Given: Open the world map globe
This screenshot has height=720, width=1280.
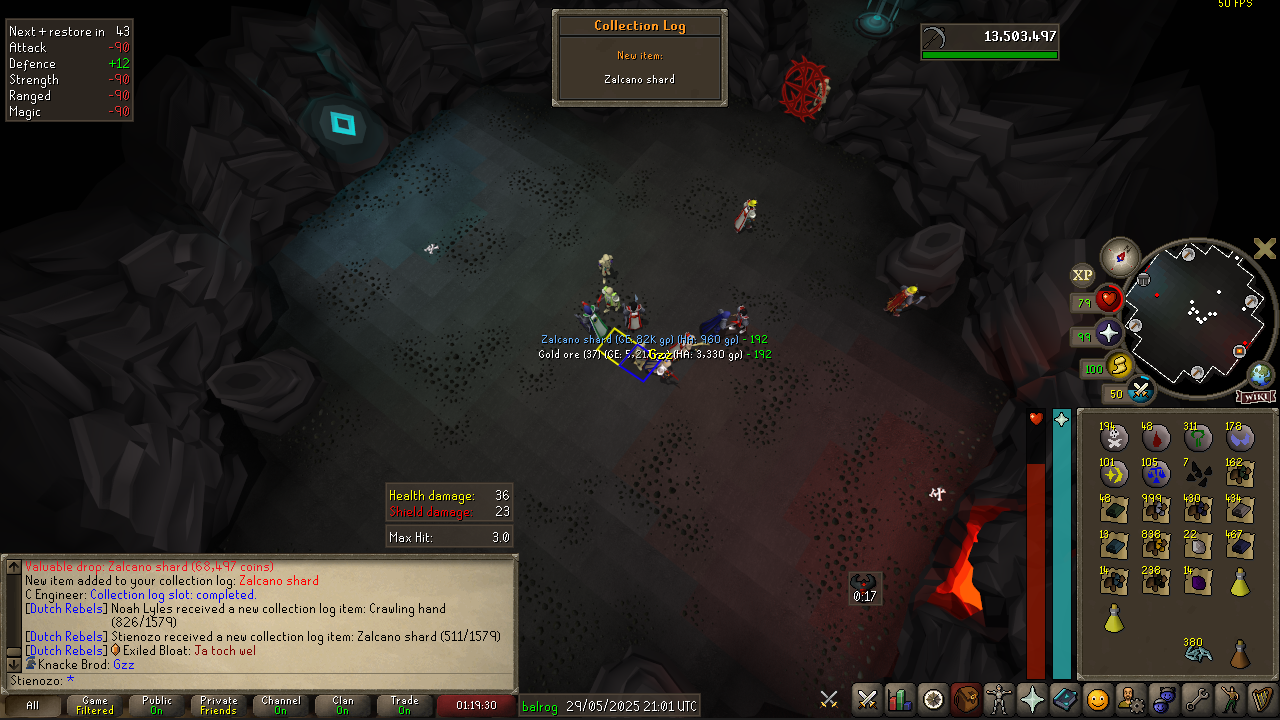Looking at the screenshot, I should coord(1261,376).
